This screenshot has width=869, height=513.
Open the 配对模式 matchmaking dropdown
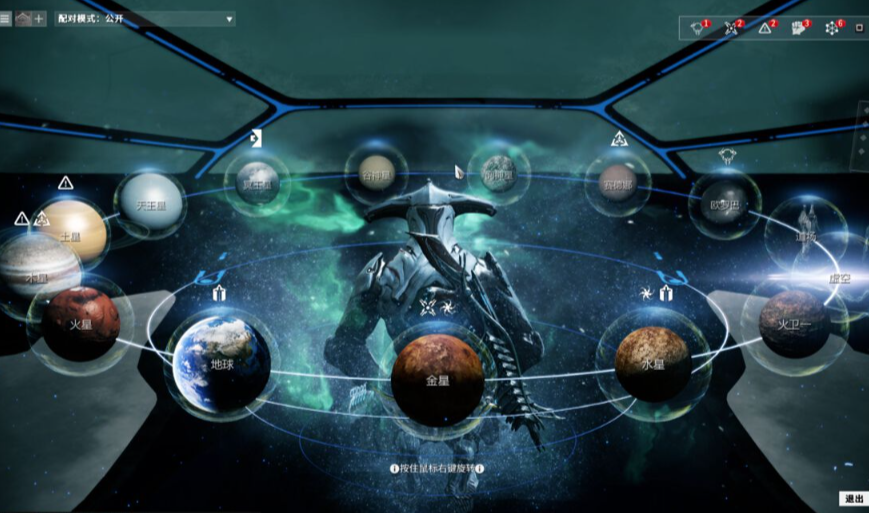(146, 19)
